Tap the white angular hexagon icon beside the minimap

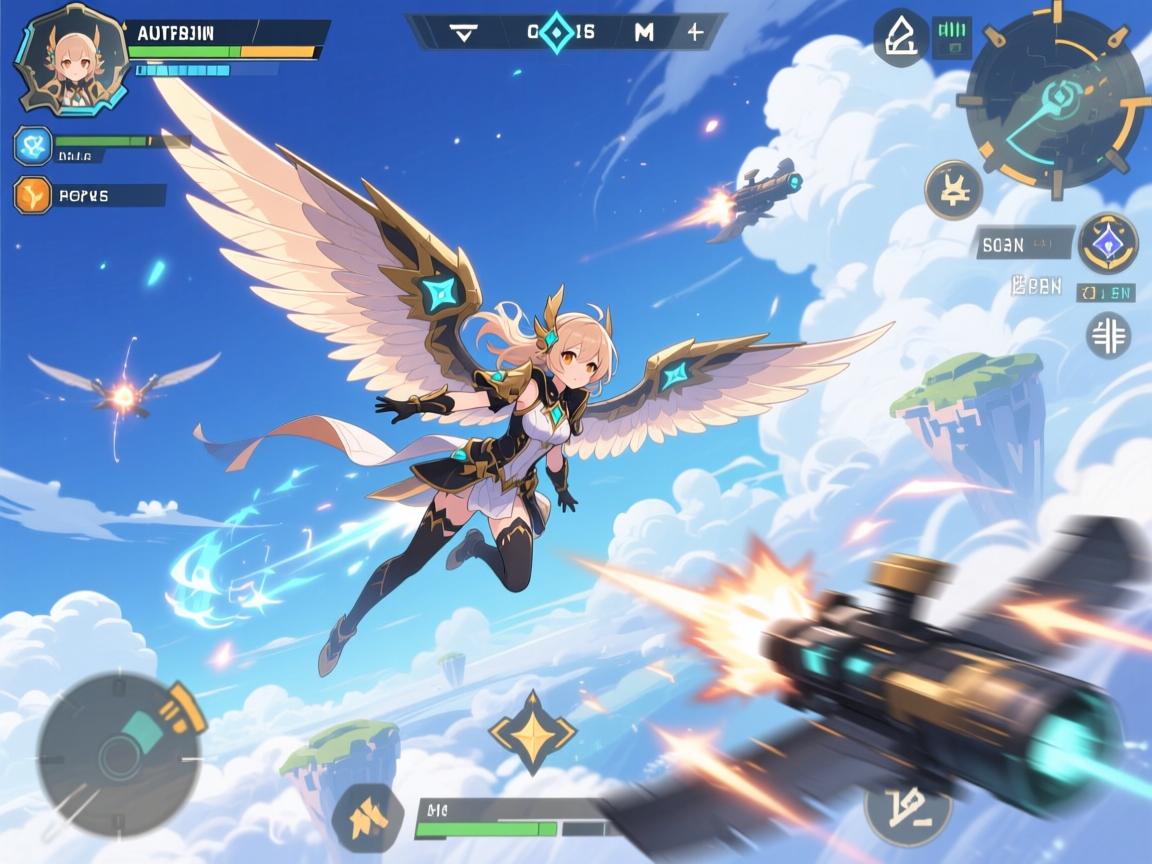[x=899, y=38]
